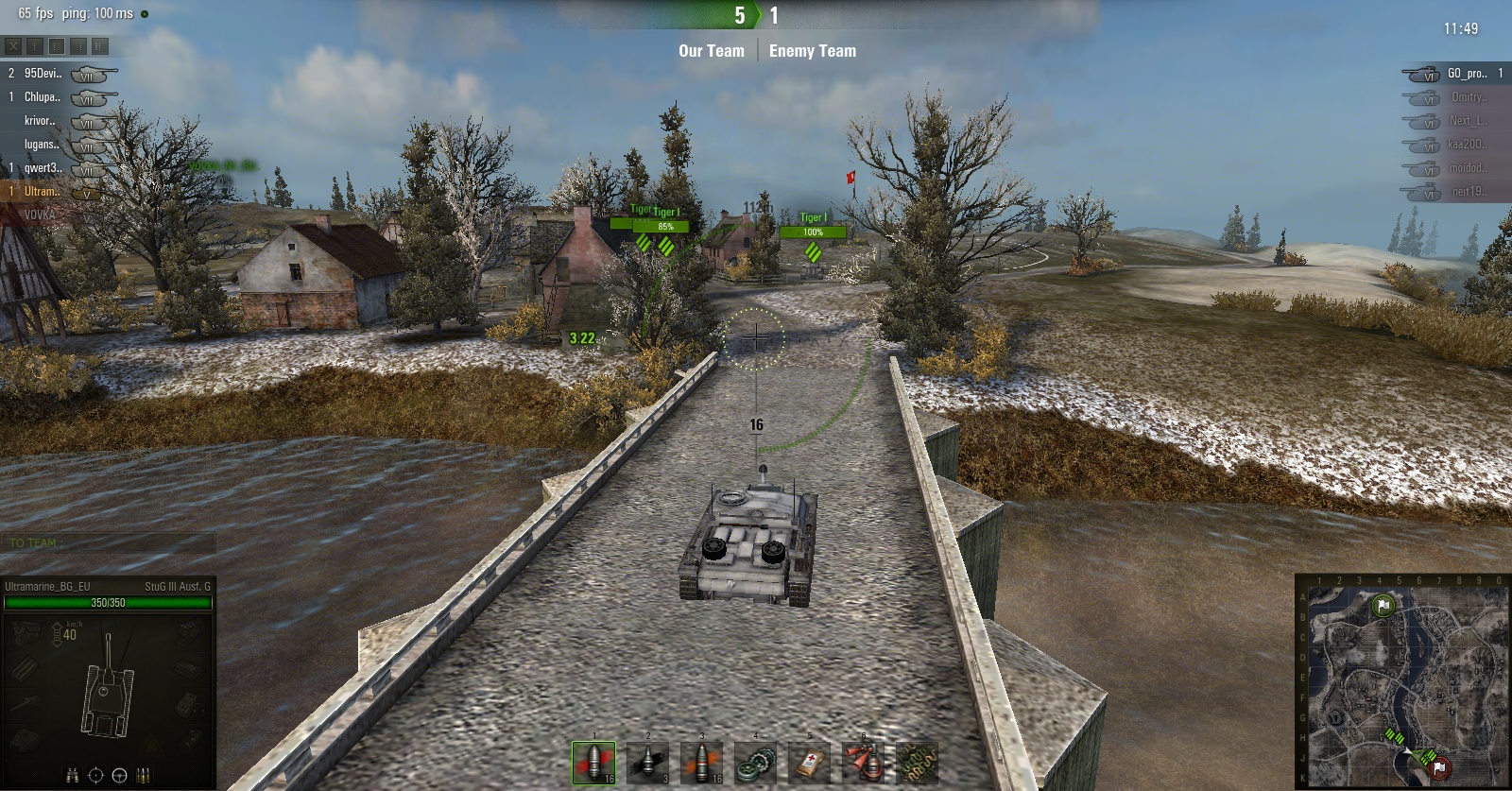The height and width of the screenshot is (791, 1512).
Task: Choose player lugans.. in team panel
Action: [43, 144]
